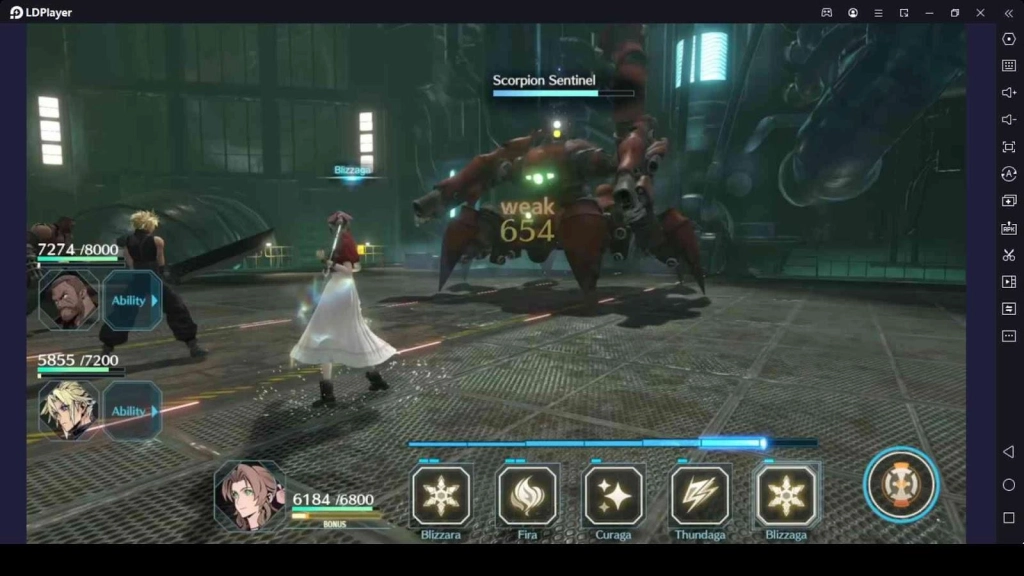Trigger the Blizzaga ability
The width and height of the screenshot is (1024, 576).
click(786, 496)
